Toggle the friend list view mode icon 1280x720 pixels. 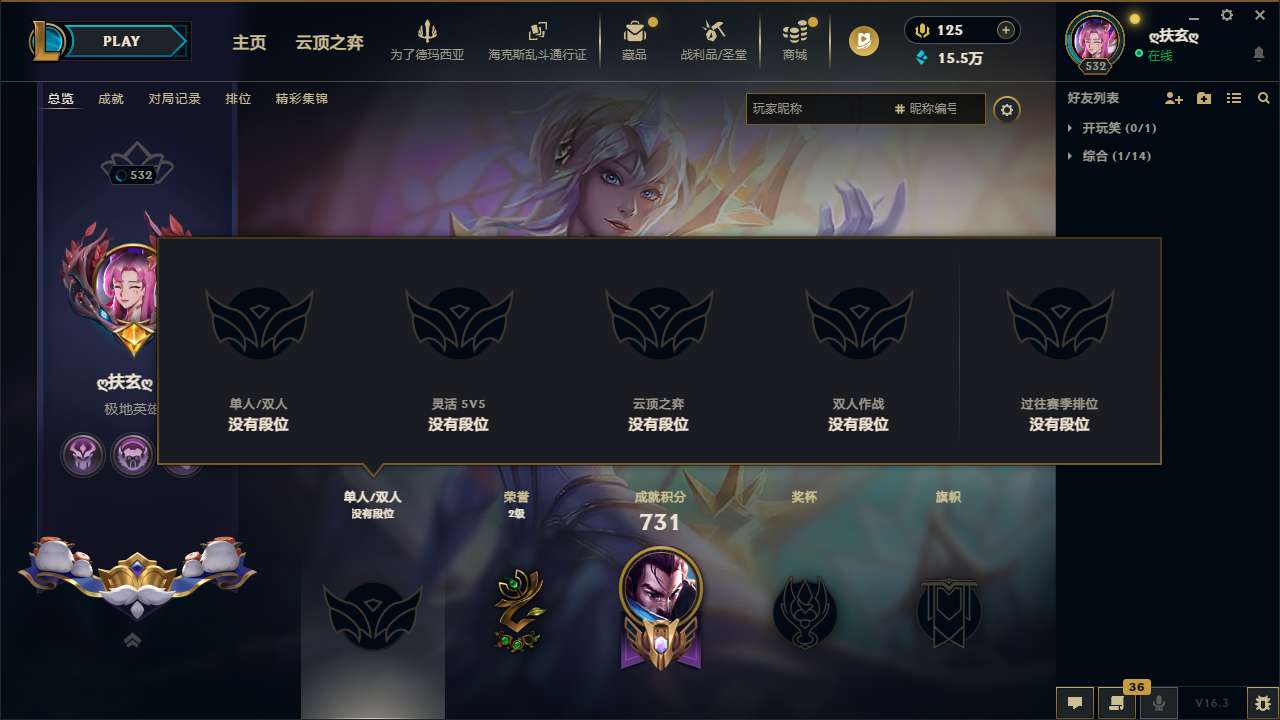[1236, 98]
